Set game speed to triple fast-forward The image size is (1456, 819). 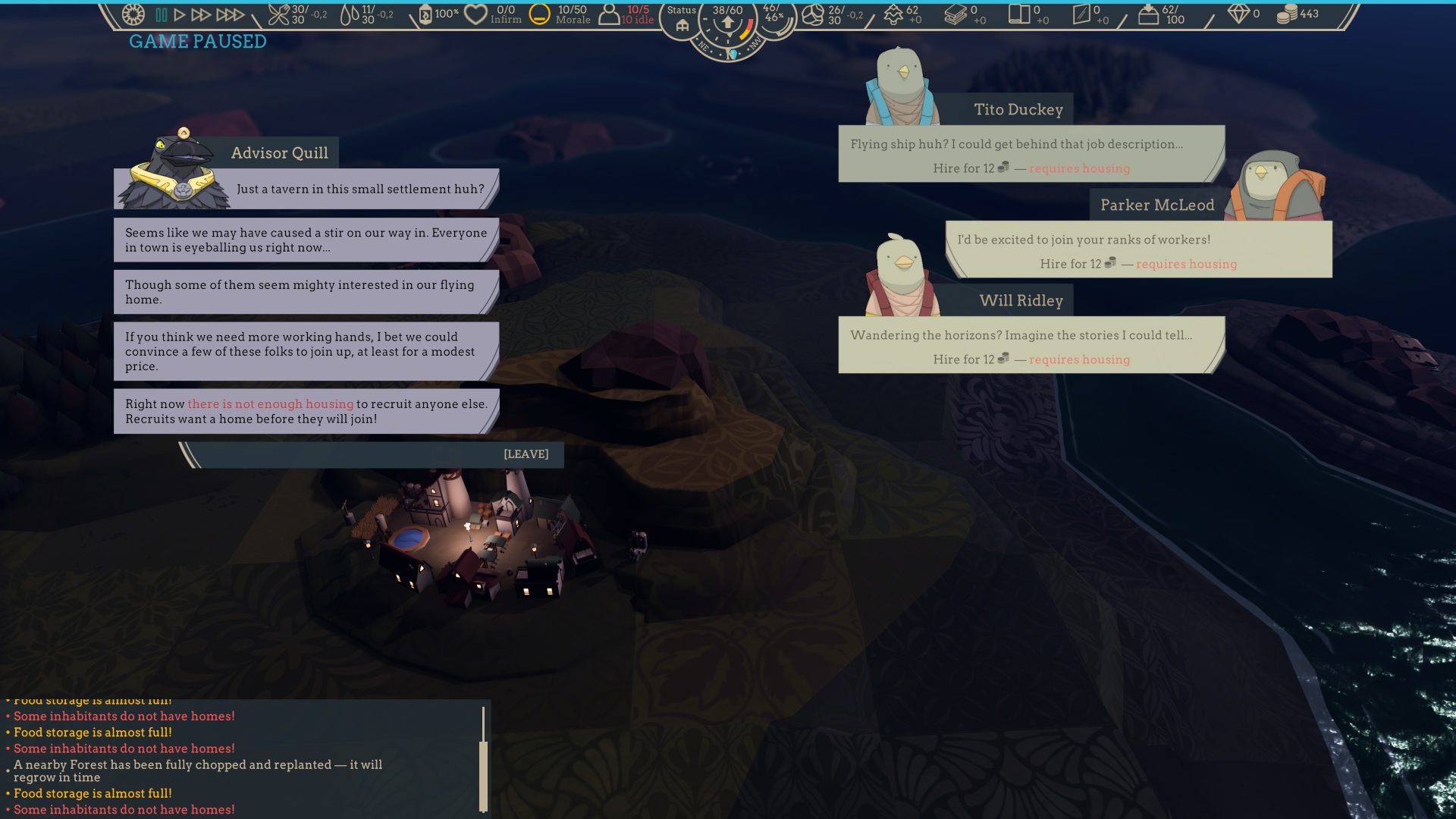[x=230, y=14]
